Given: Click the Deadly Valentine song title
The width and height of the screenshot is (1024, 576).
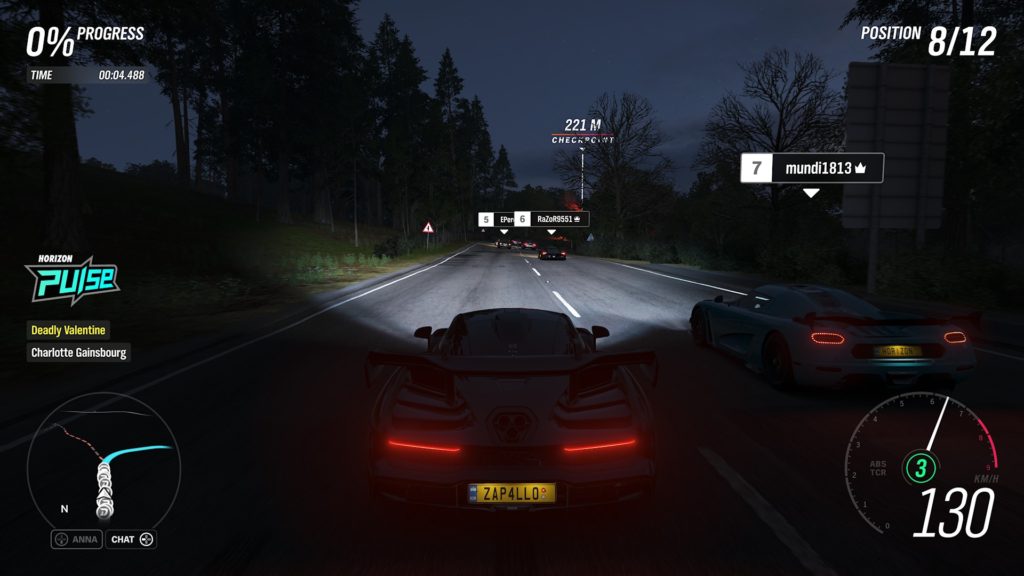Looking at the screenshot, I should [68, 329].
